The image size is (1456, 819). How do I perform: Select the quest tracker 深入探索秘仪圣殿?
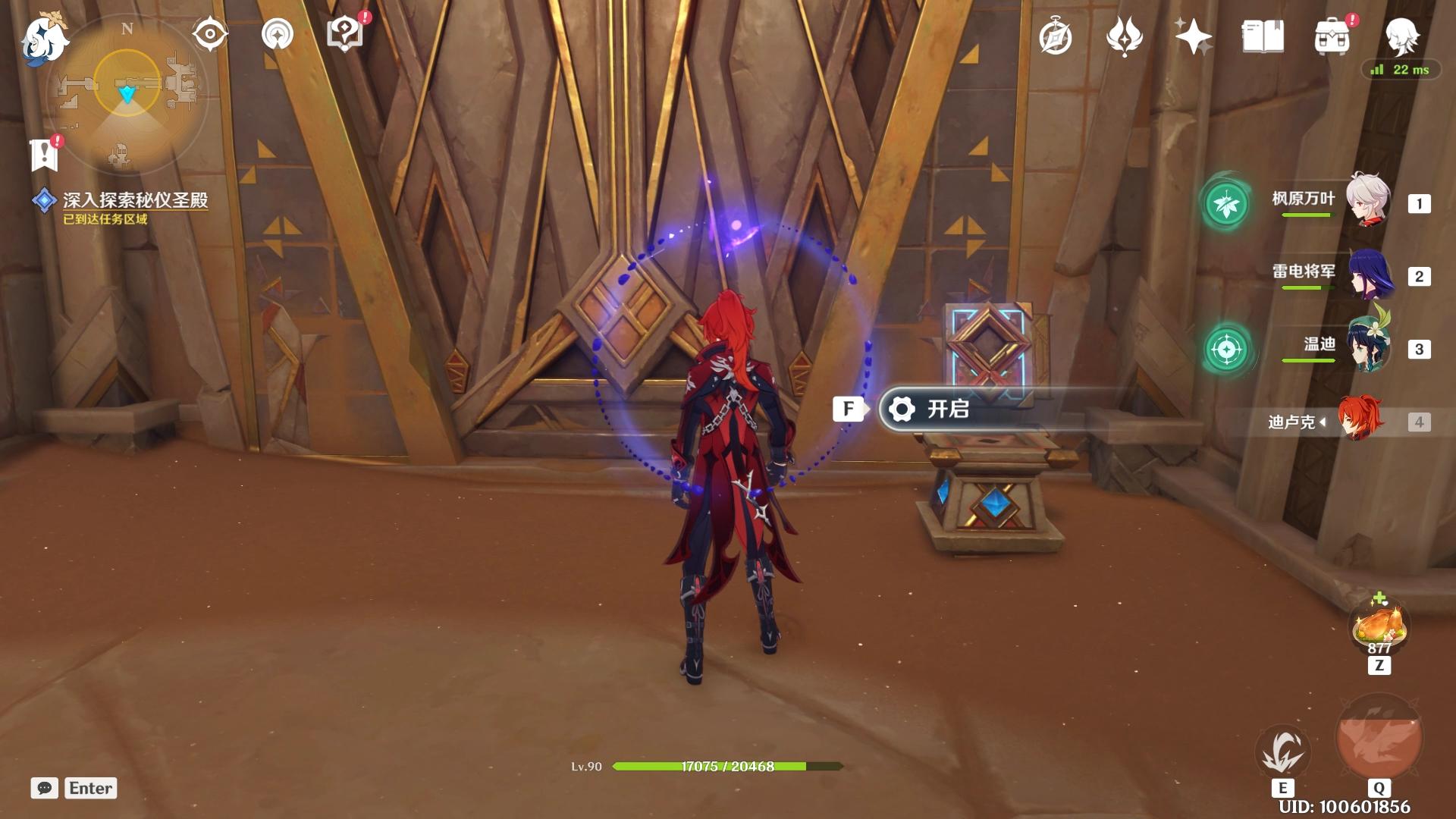click(135, 200)
